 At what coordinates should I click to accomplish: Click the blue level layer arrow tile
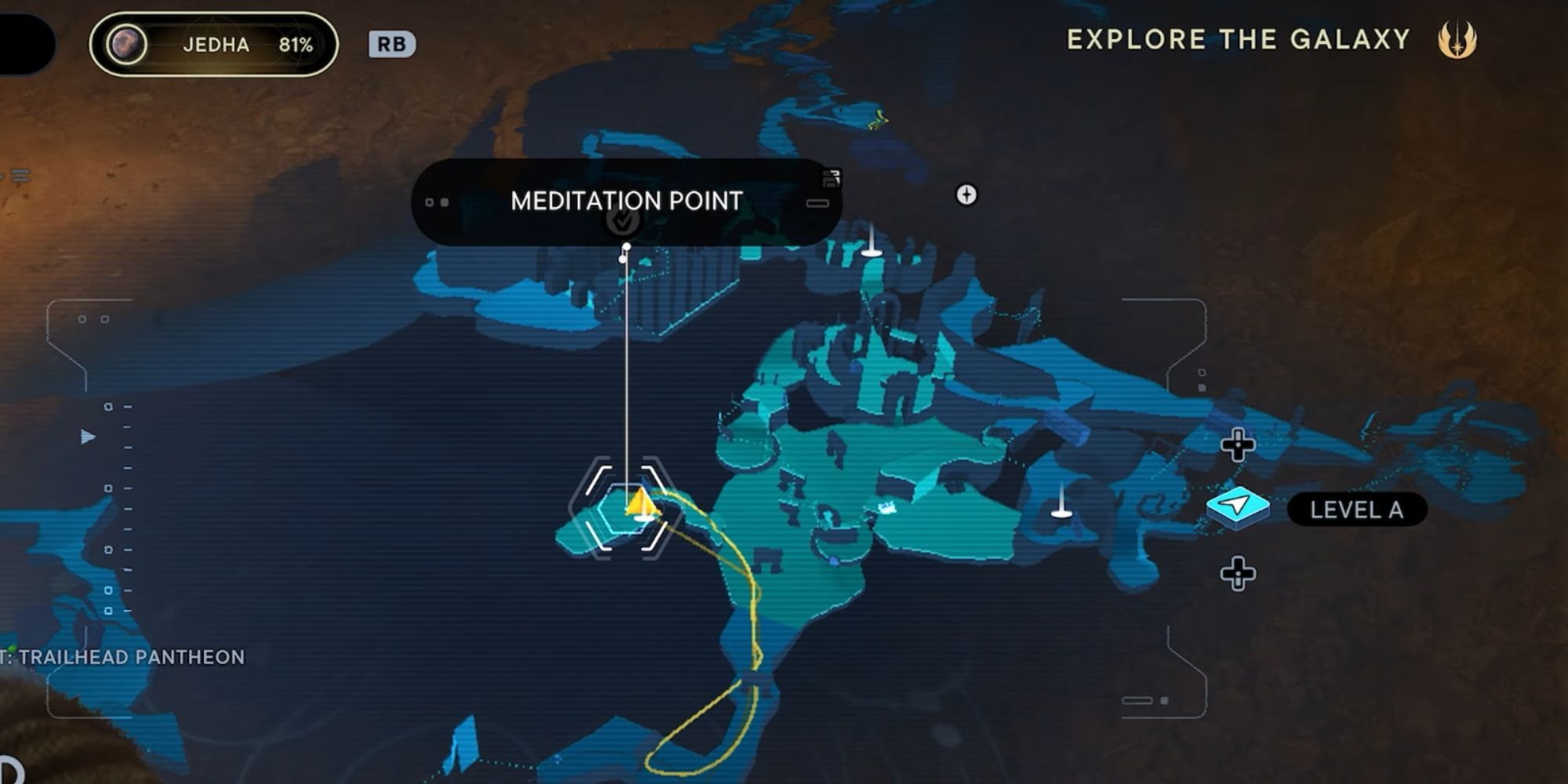click(x=1238, y=506)
